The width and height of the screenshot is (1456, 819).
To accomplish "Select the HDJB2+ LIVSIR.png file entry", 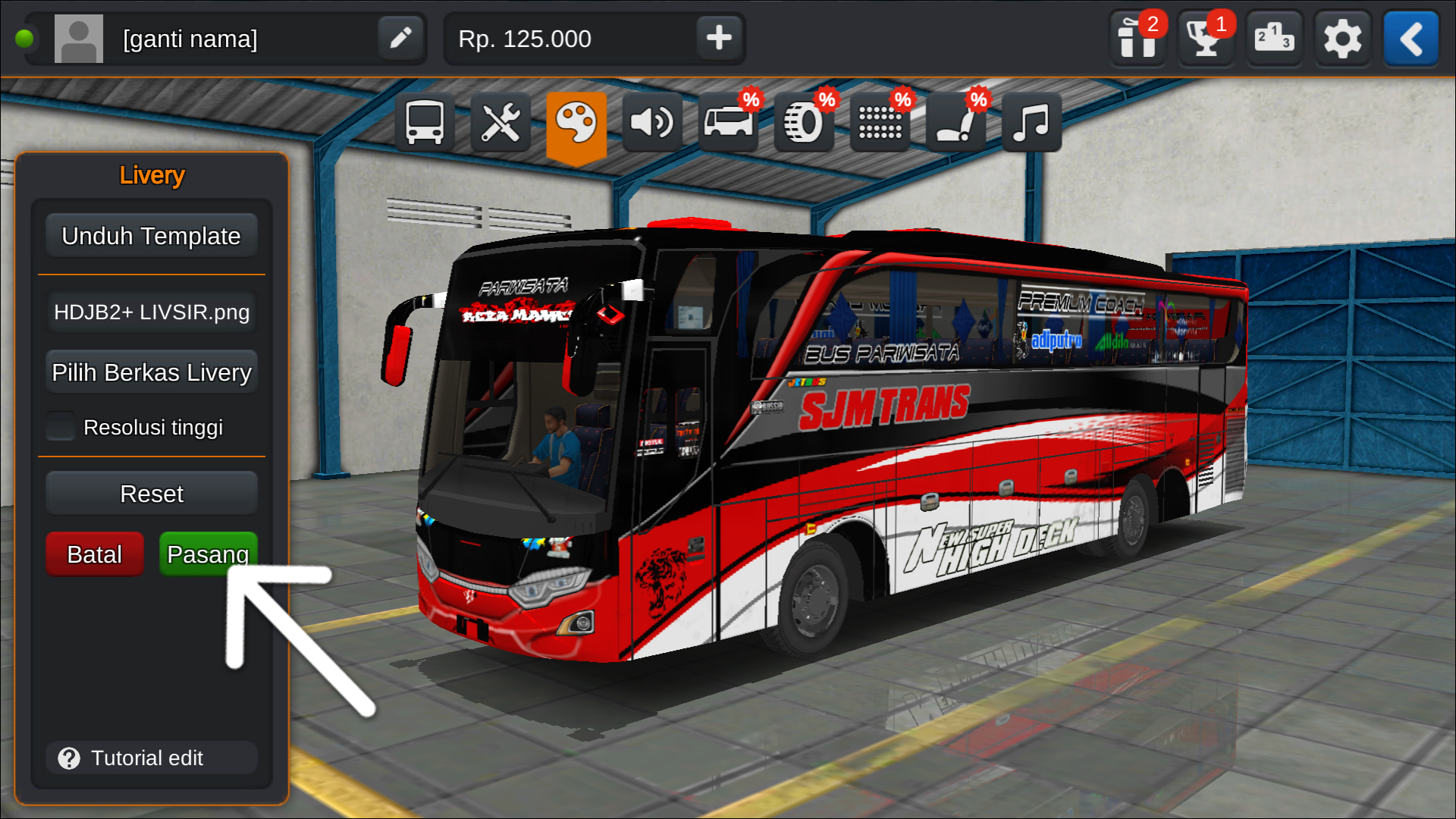I will point(151,312).
